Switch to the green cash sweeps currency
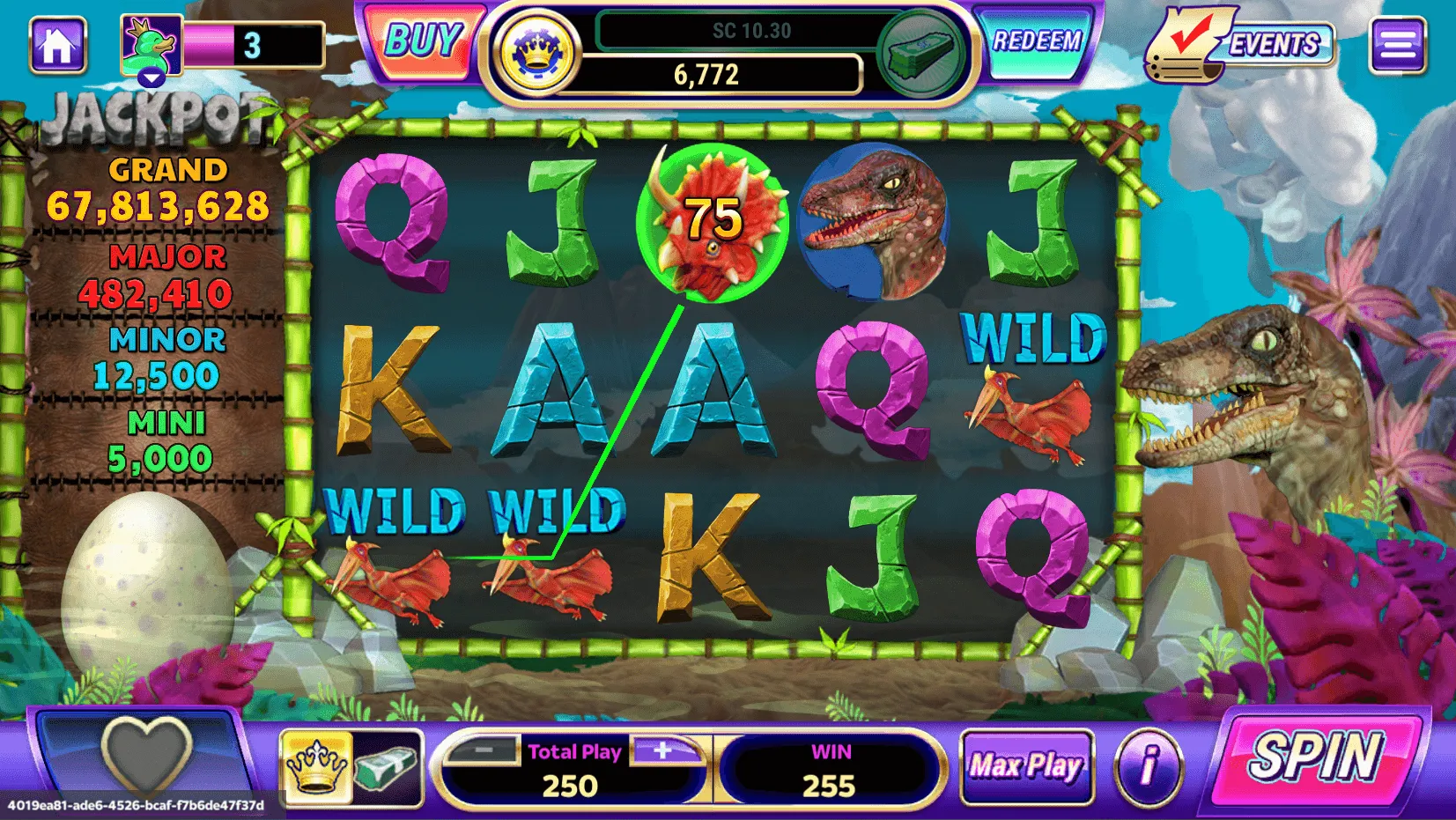This screenshot has height=820, width=1456. tap(920, 53)
